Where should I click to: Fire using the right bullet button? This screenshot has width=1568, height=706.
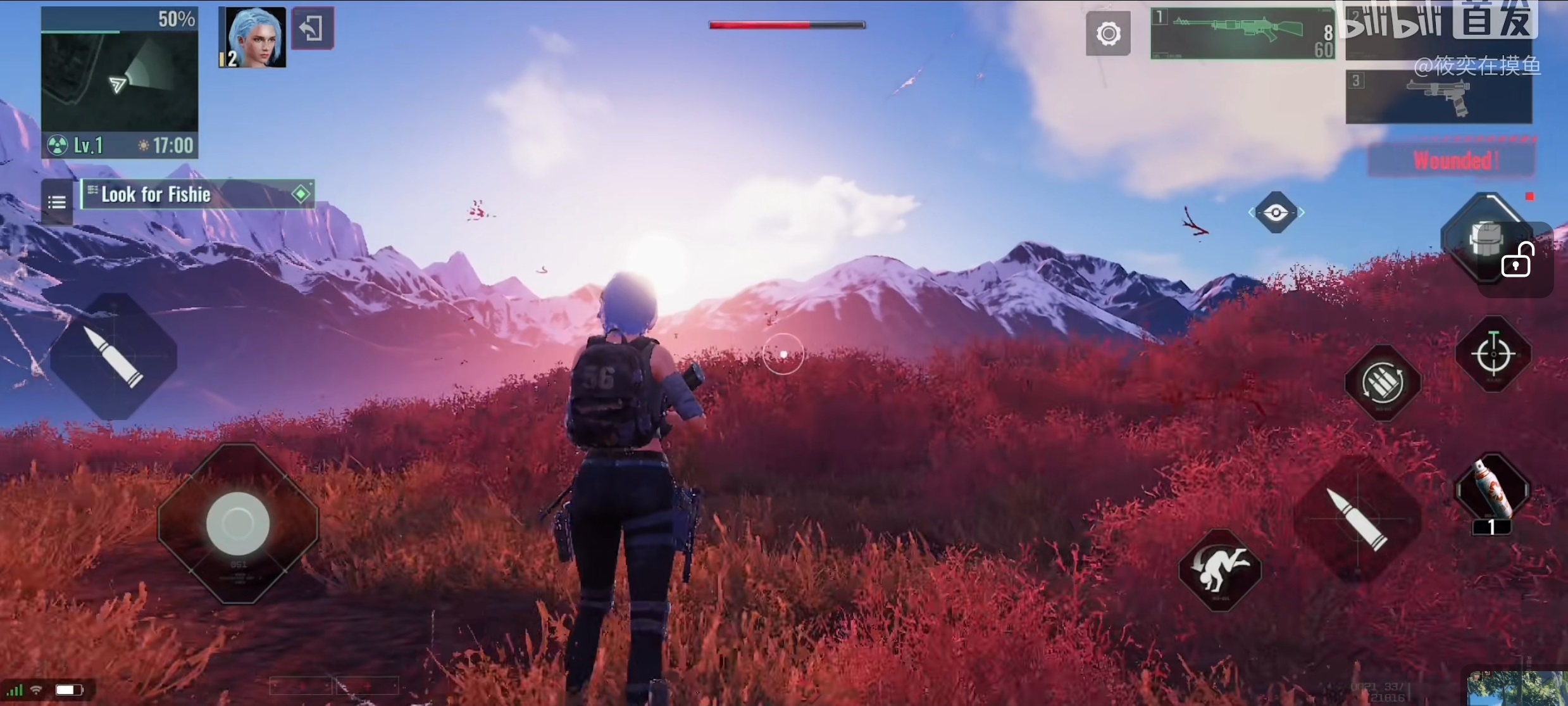1358,519
